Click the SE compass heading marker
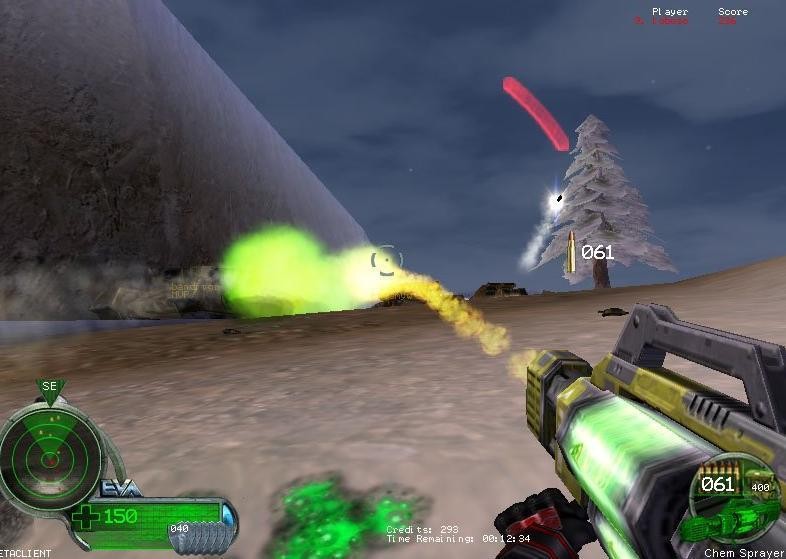 click(x=50, y=387)
